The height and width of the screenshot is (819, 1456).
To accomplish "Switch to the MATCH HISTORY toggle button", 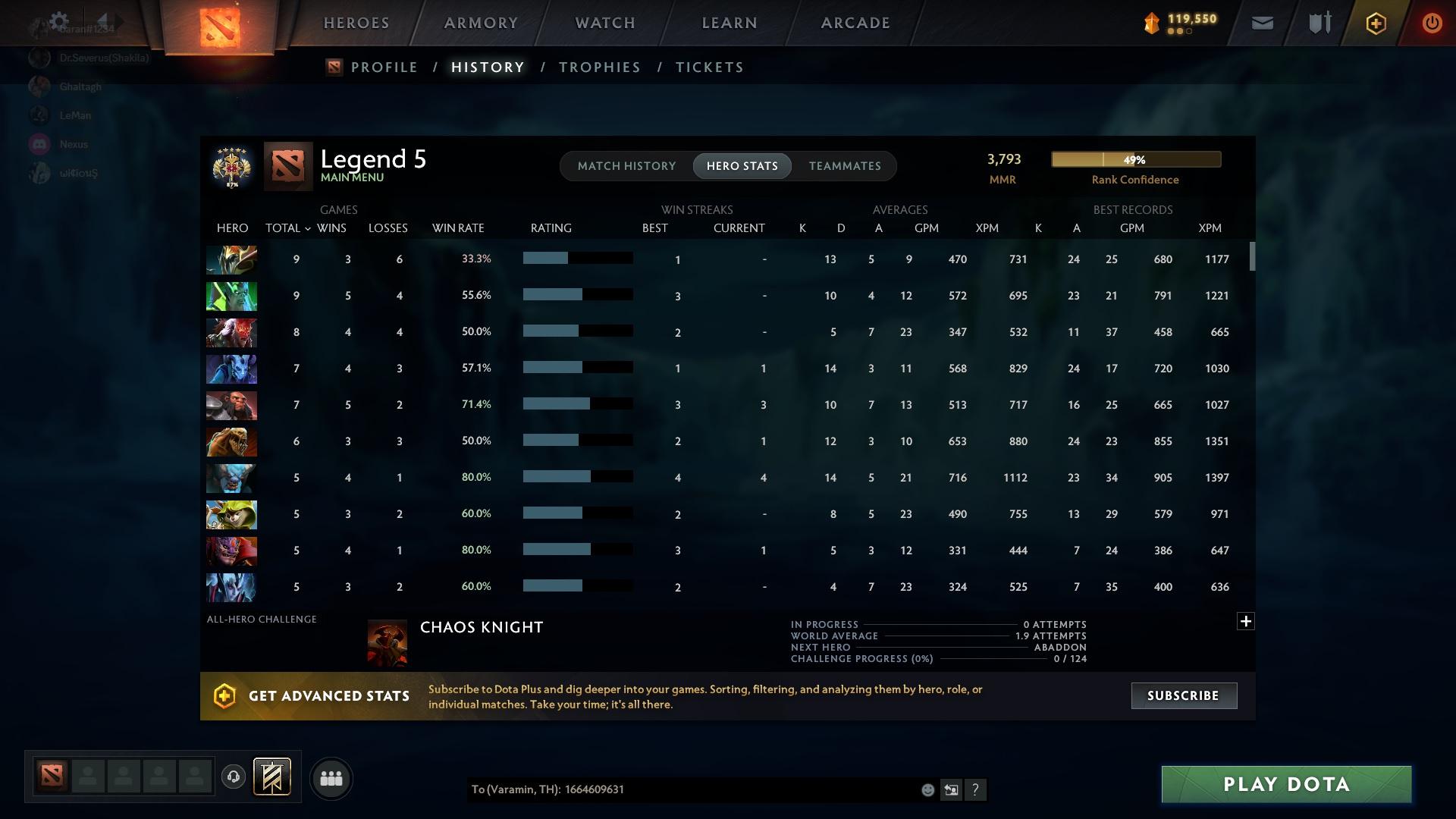I will point(626,165).
